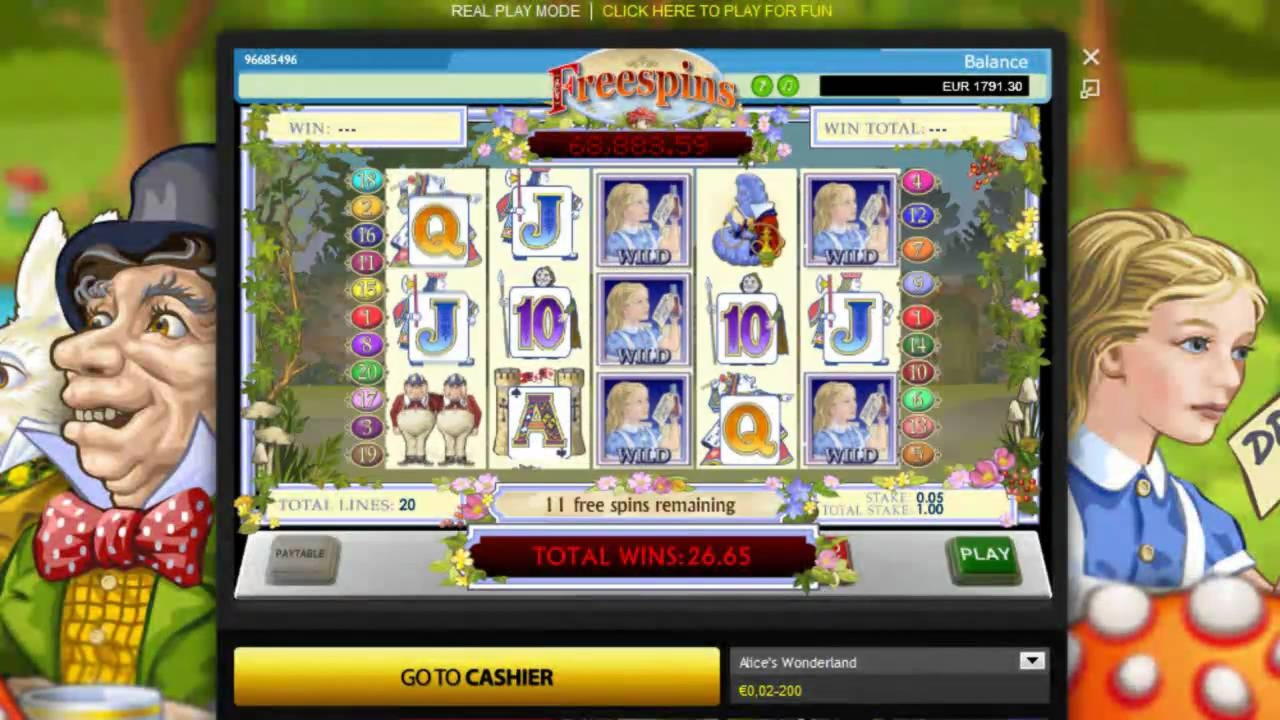Select payline marker 14
Screen dimensions: 1280x720
pos(918,345)
